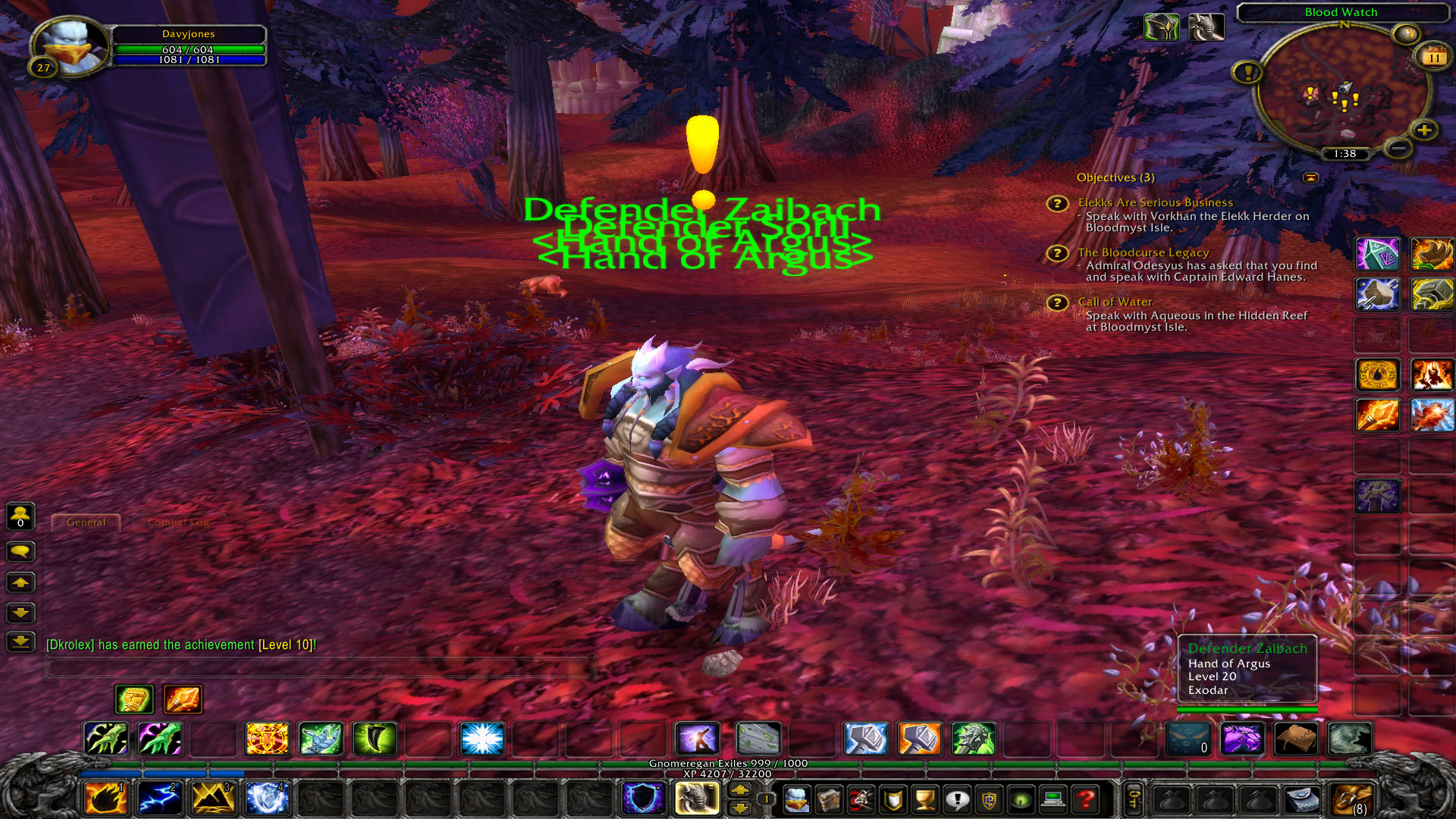This screenshot has width=1456, height=819.
Task: Zoom in on the minimap
Action: tap(1424, 130)
